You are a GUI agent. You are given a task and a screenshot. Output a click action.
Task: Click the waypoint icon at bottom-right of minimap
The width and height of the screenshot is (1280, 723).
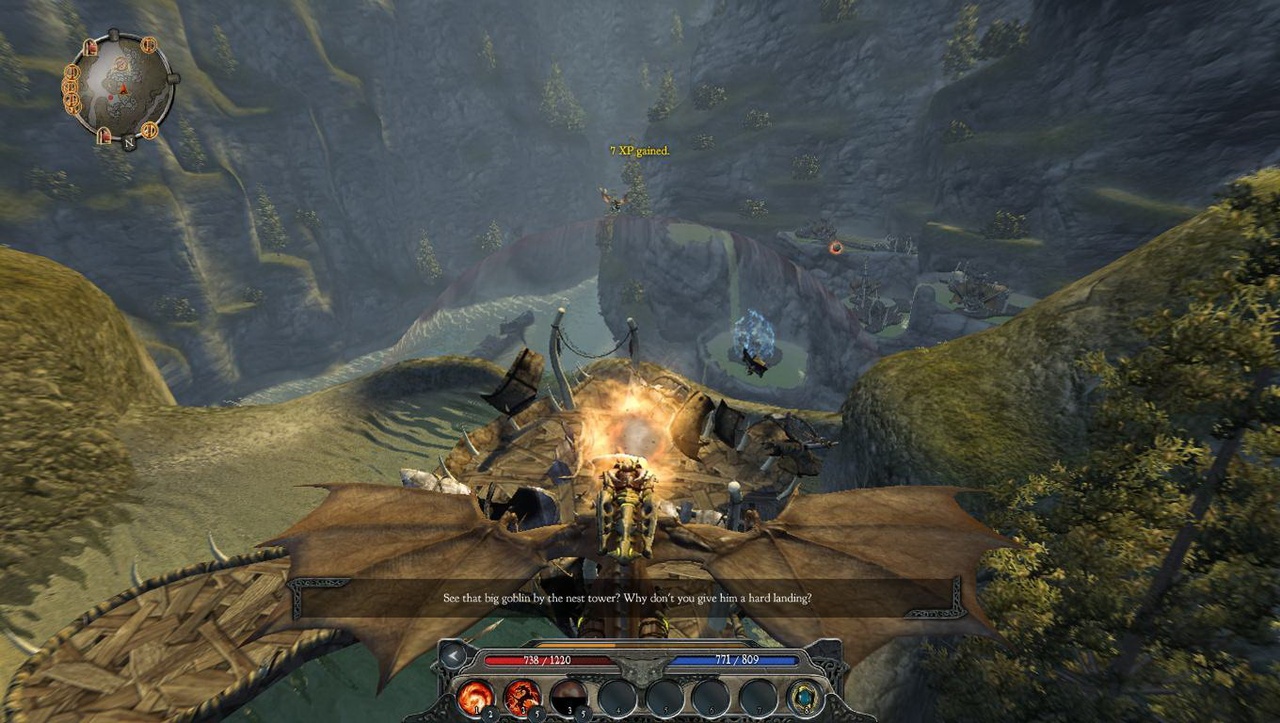point(150,130)
